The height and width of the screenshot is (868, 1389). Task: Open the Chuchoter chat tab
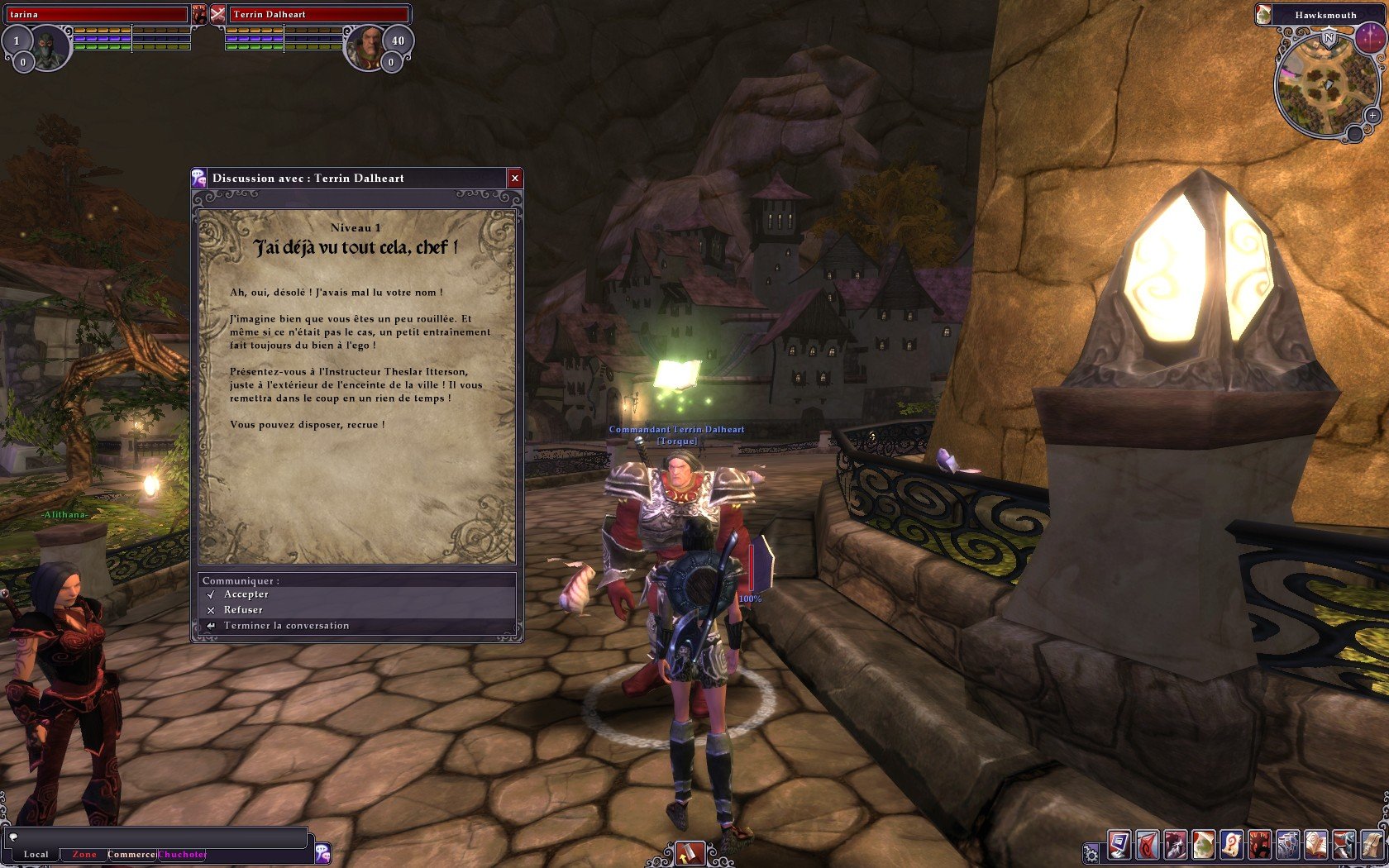pyautogui.click(x=183, y=854)
